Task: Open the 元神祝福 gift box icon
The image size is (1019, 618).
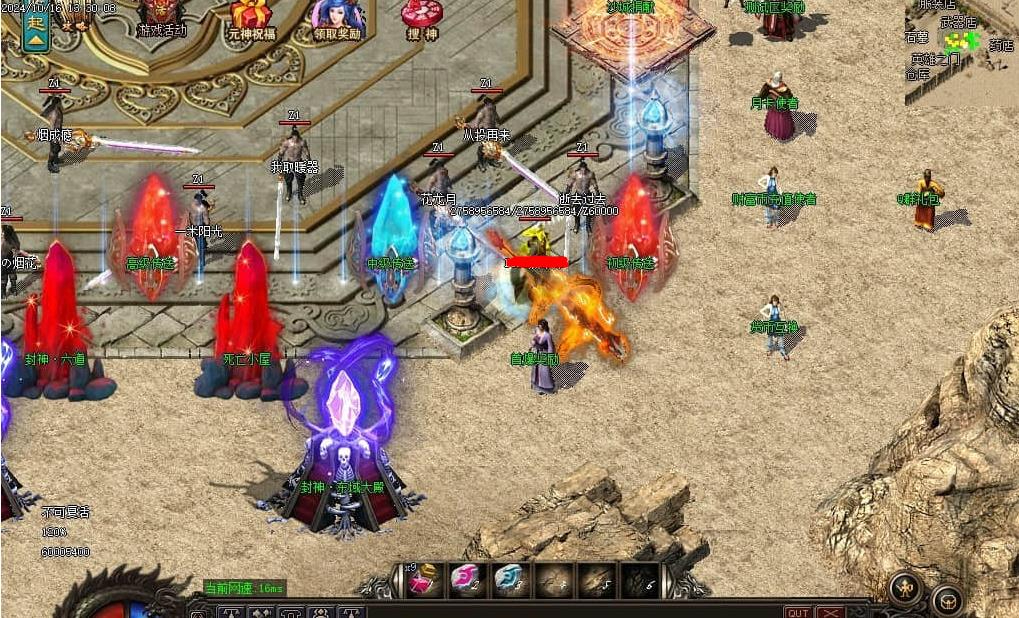Action: coord(251,18)
